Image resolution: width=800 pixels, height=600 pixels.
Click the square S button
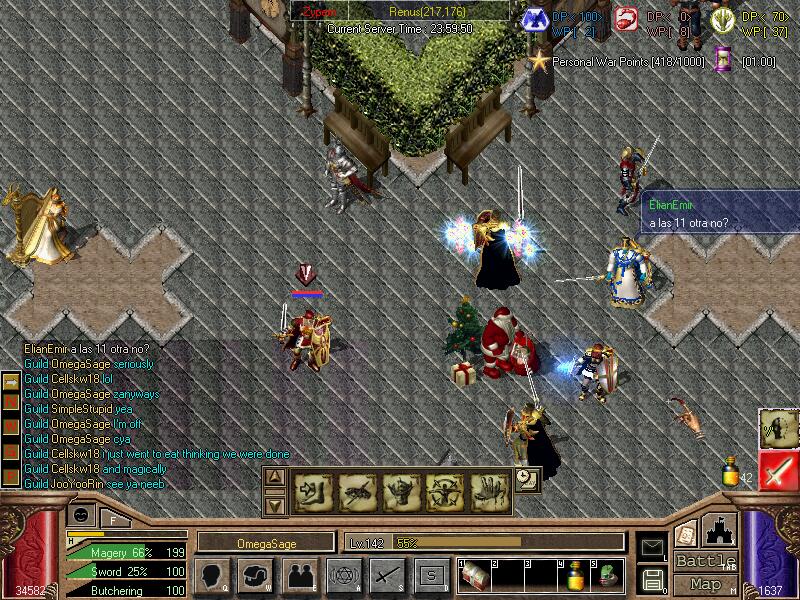[431, 575]
